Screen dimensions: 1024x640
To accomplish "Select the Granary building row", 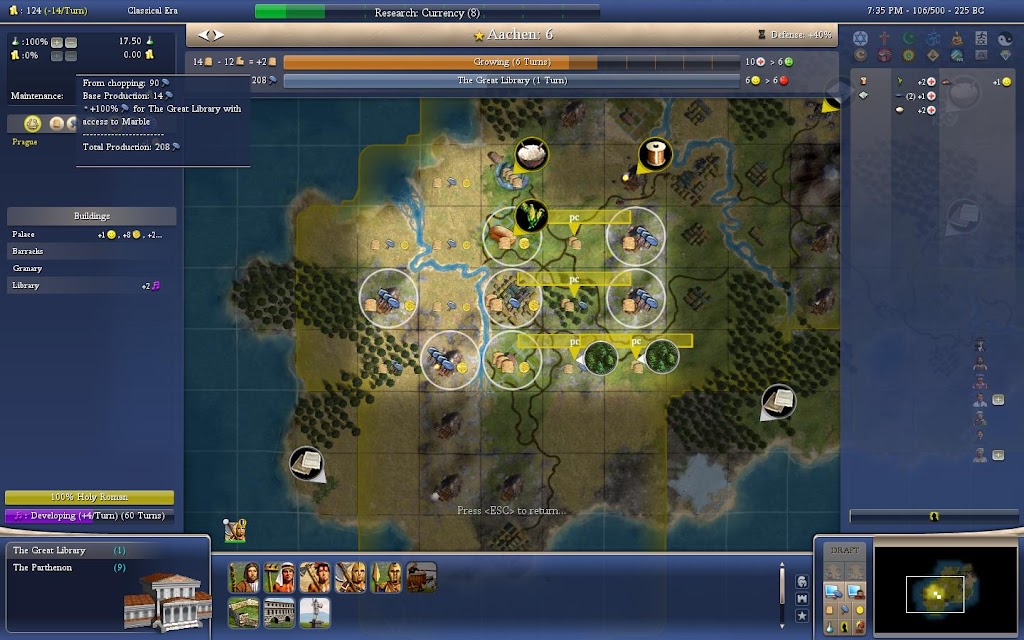I will point(90,268).
